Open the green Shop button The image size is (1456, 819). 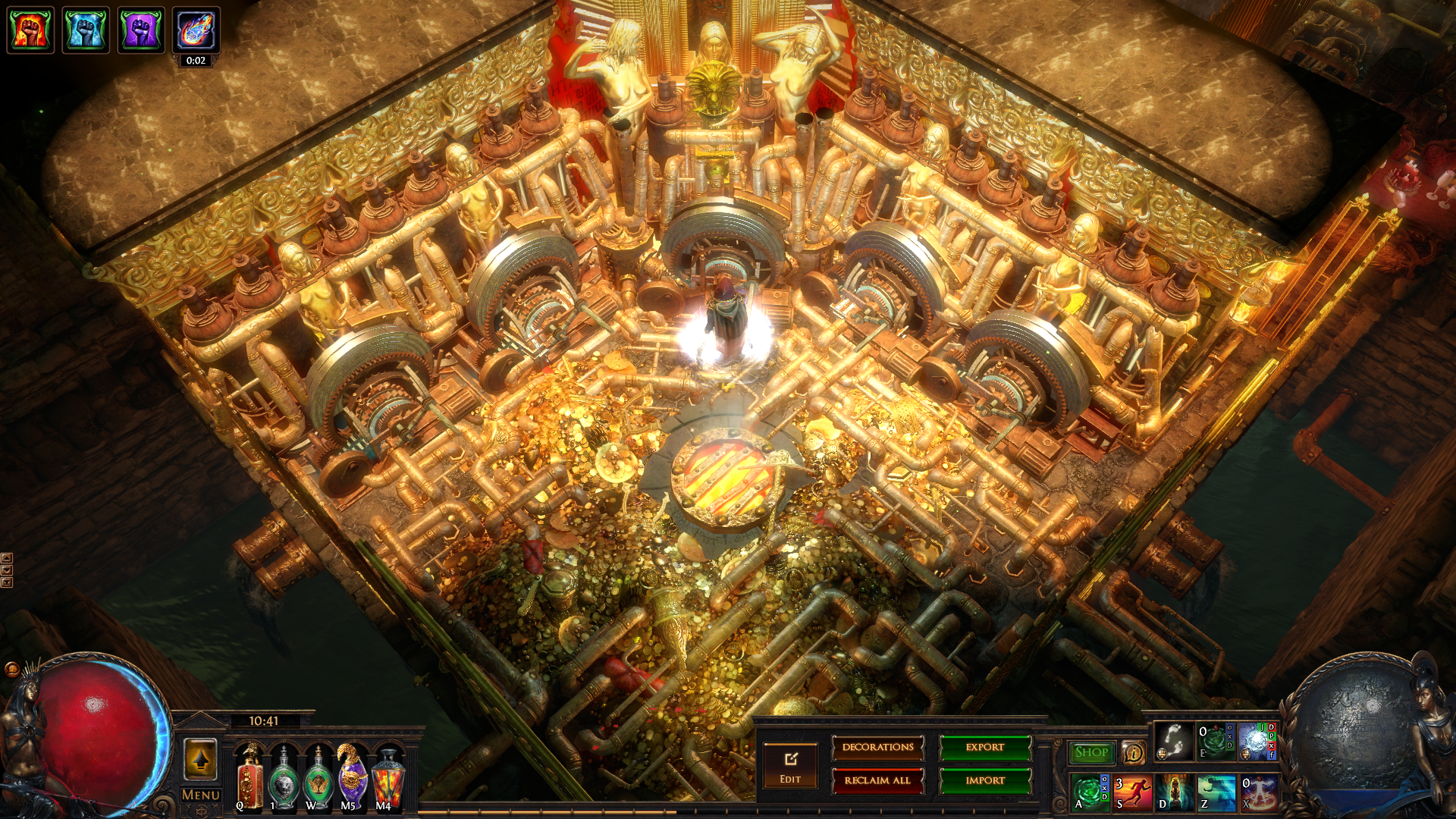click(1090, 752)
